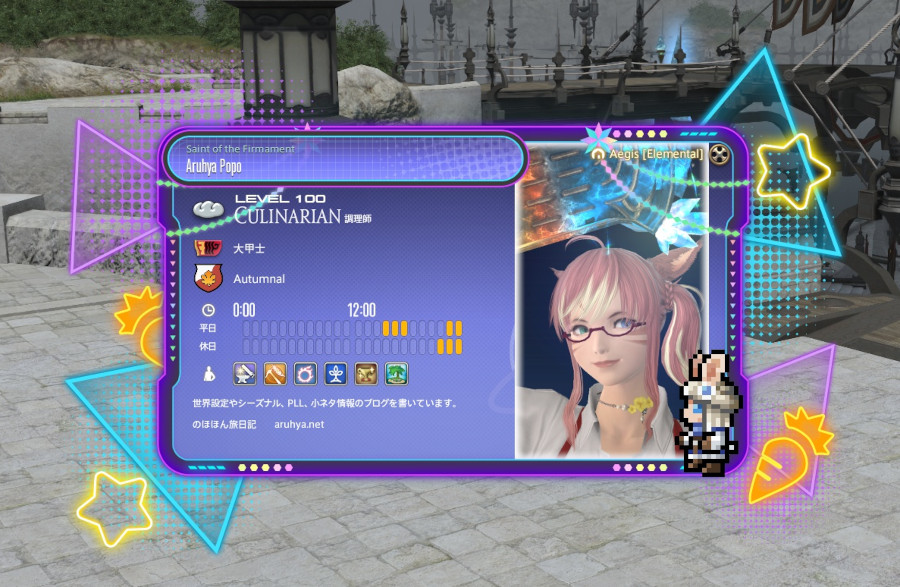Click the red grand company rank emblem
Screen dimensions: 900x587
[x=208, y=247]
